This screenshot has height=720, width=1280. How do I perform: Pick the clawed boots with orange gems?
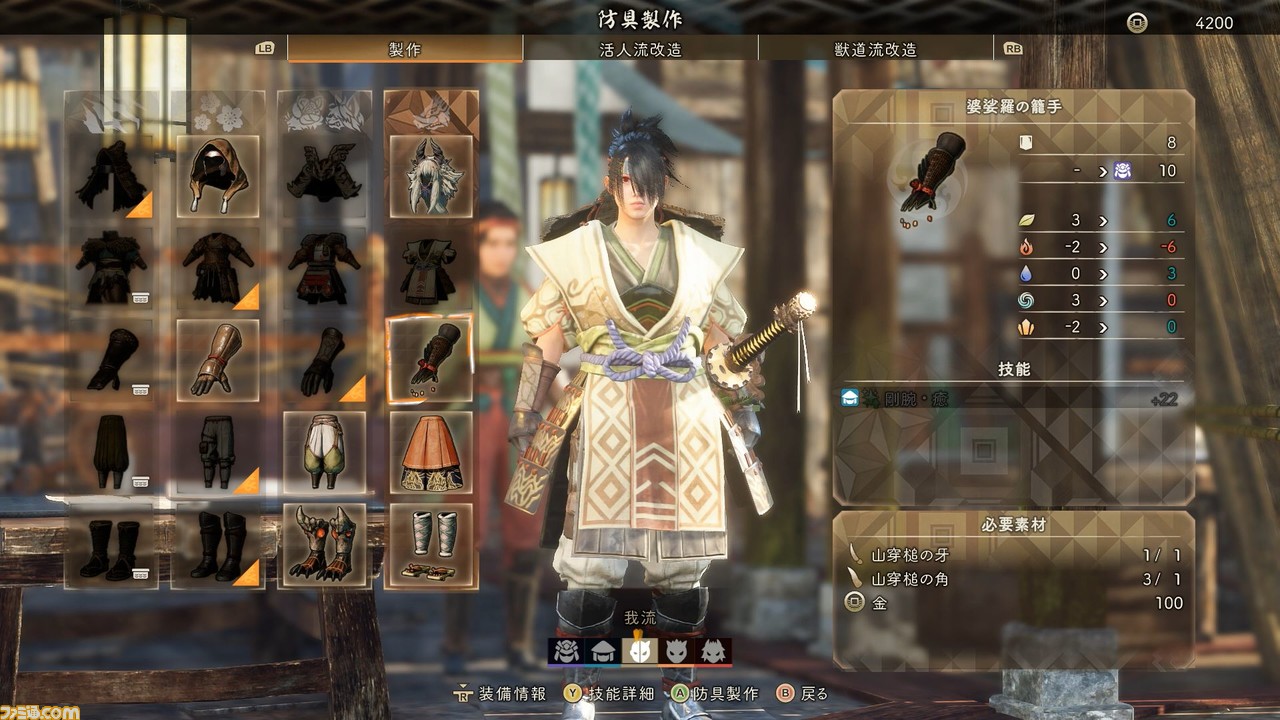click(324, 544)
